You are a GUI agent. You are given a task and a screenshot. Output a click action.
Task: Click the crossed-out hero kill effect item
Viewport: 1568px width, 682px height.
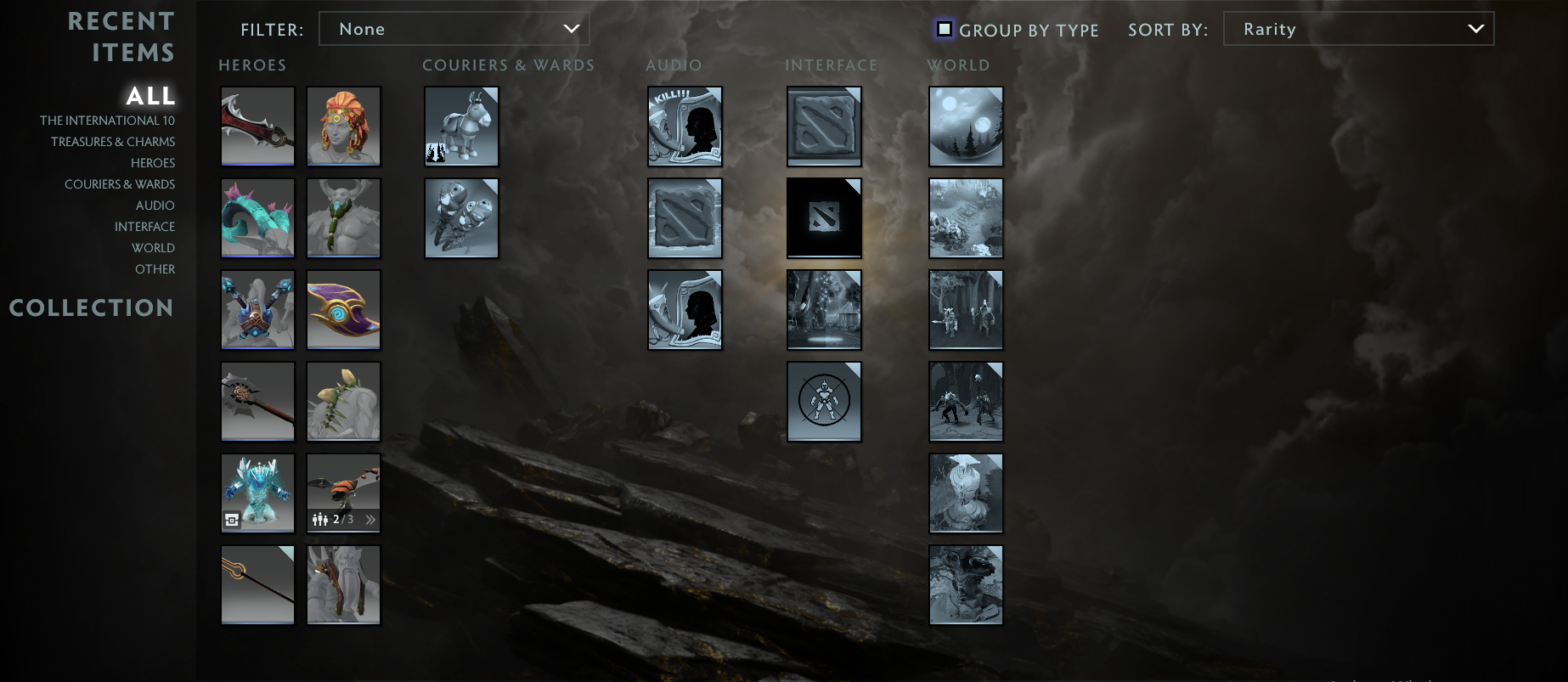(824, 401)
